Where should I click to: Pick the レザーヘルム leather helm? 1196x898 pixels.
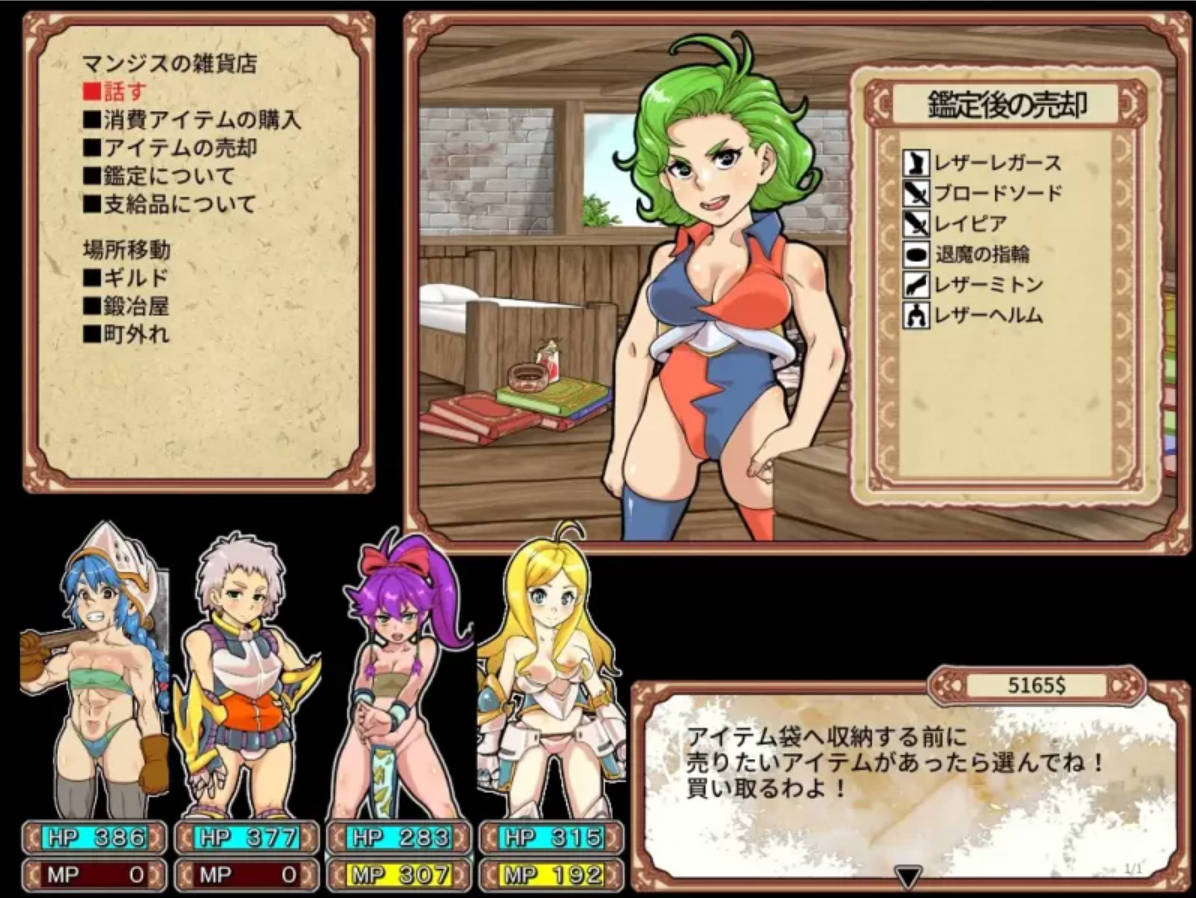pyautogui.click(x=974, y=316)
